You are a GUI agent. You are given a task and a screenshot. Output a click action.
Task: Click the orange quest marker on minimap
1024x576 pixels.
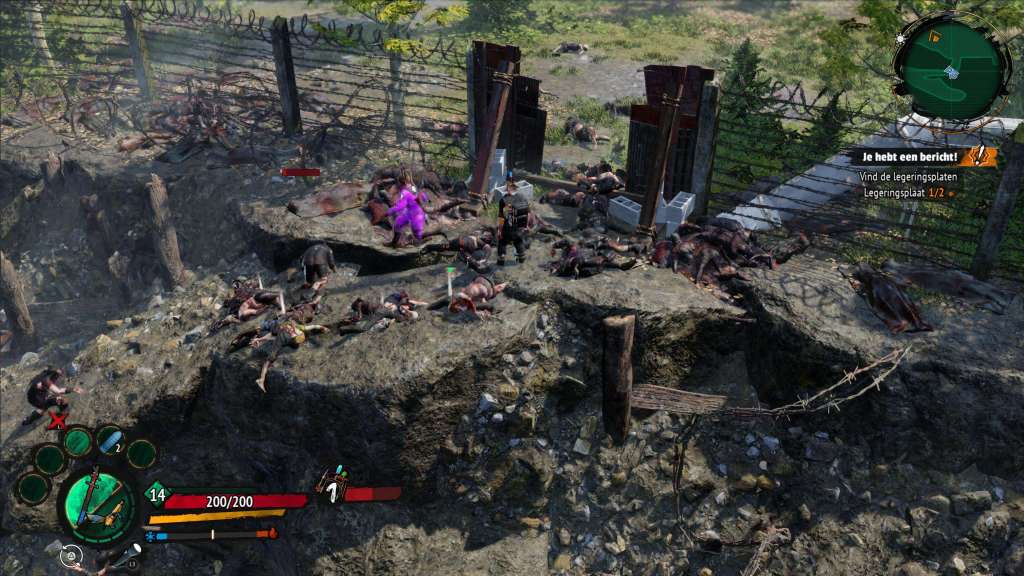pyautogui.click(x=935, y=37)
